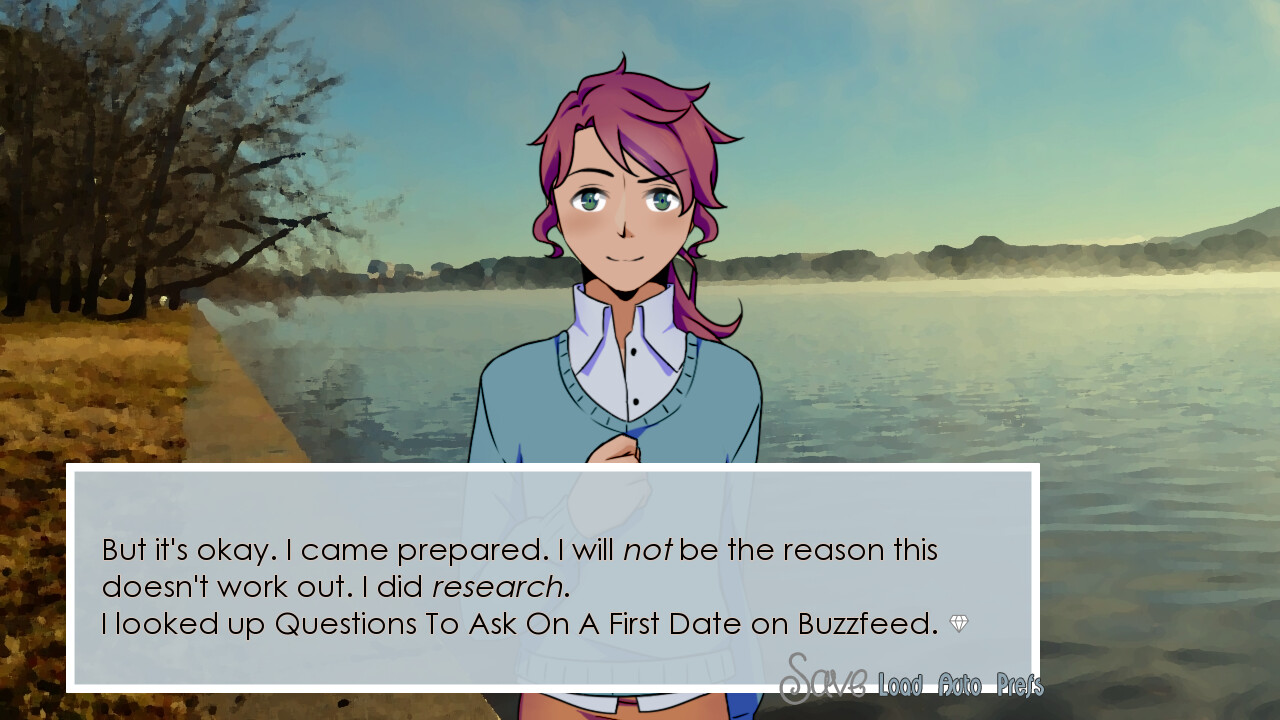Enable Auto mode for automatic text advance
Image resolution: width=1280 pixels, height=720 pixels.
pyautogui.click(x=962, y=686)
